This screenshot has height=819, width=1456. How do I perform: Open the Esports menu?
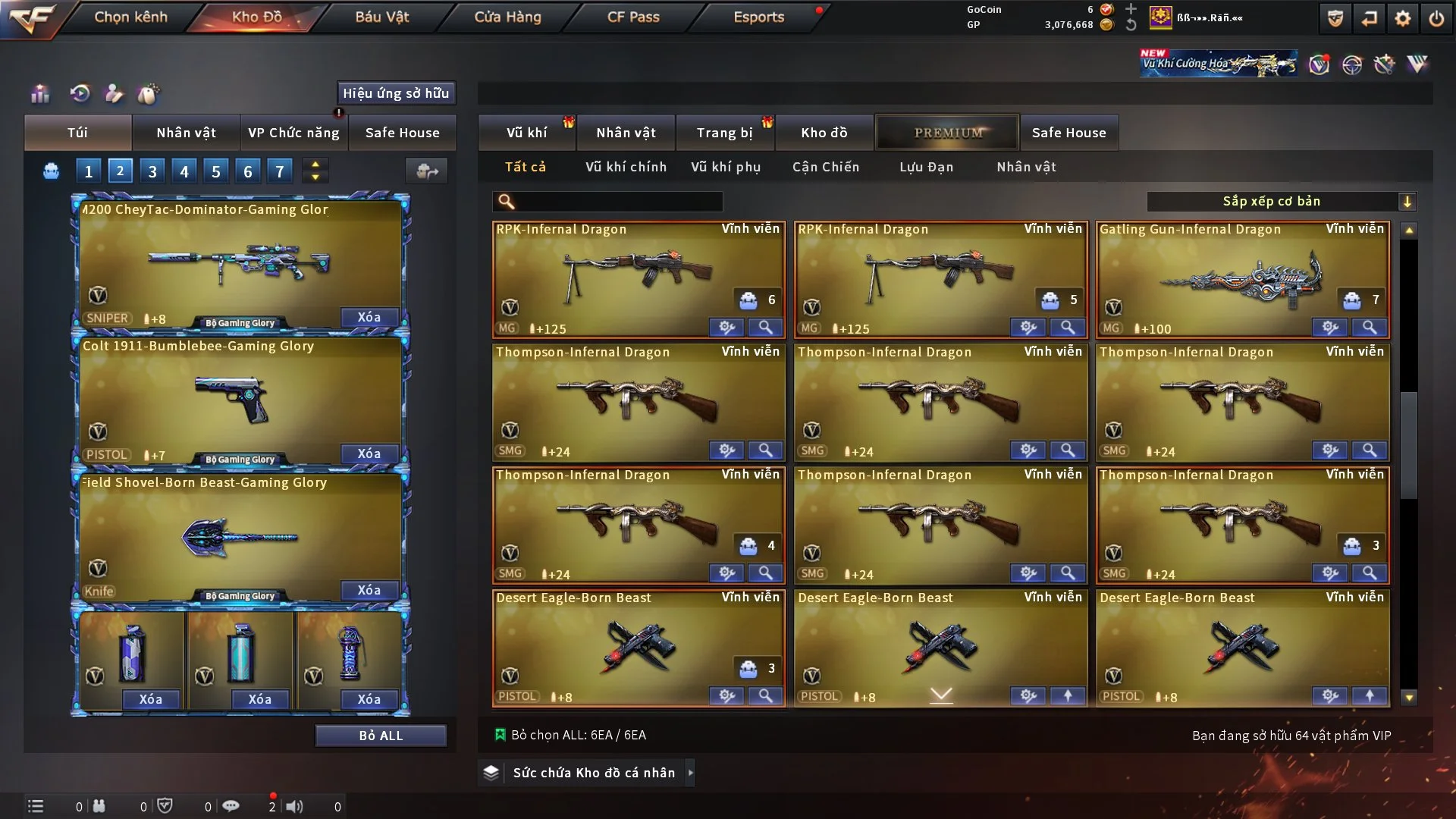(758, 17)
